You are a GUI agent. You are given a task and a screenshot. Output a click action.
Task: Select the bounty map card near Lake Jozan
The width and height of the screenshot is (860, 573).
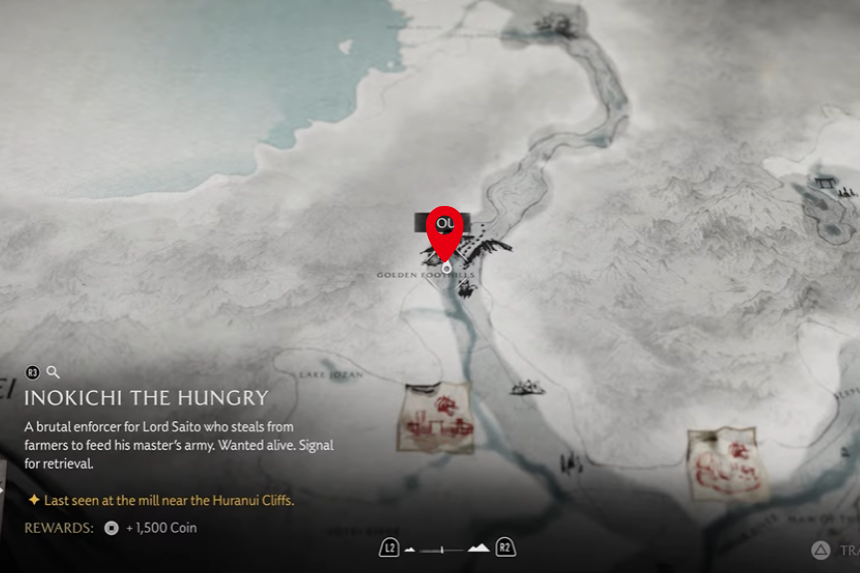tap(435, 417)
